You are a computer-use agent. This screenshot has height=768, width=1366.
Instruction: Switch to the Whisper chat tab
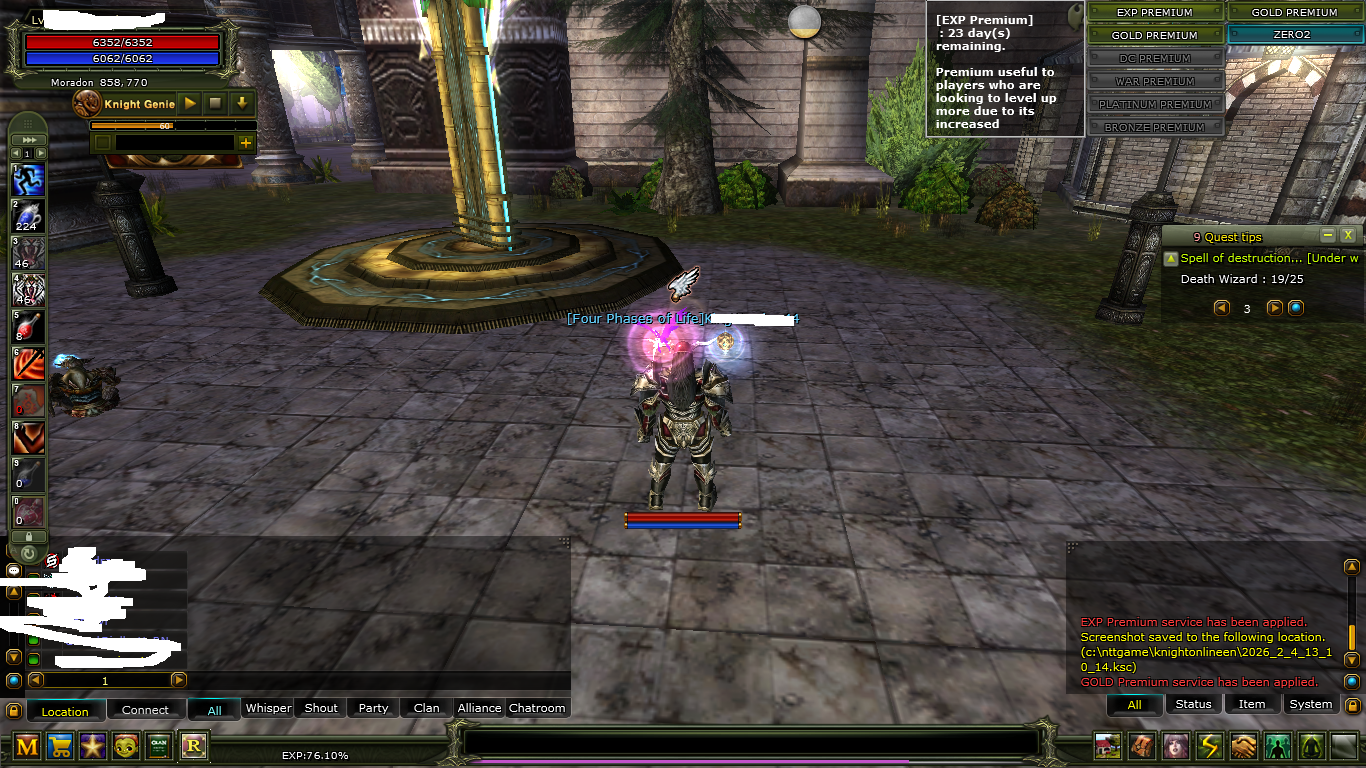(268, 708)
